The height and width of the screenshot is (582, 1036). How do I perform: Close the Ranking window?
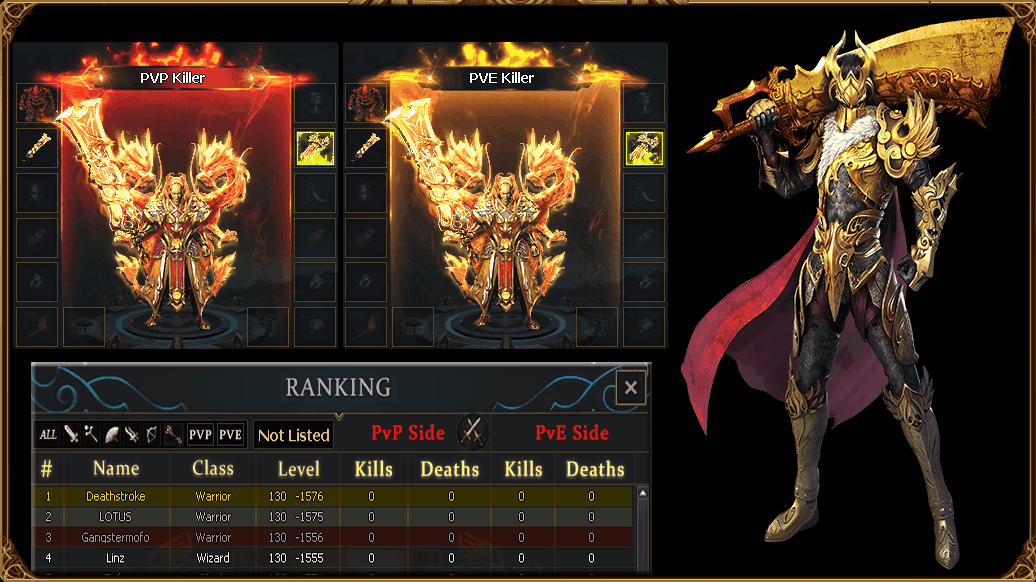[x=630, y=388]
